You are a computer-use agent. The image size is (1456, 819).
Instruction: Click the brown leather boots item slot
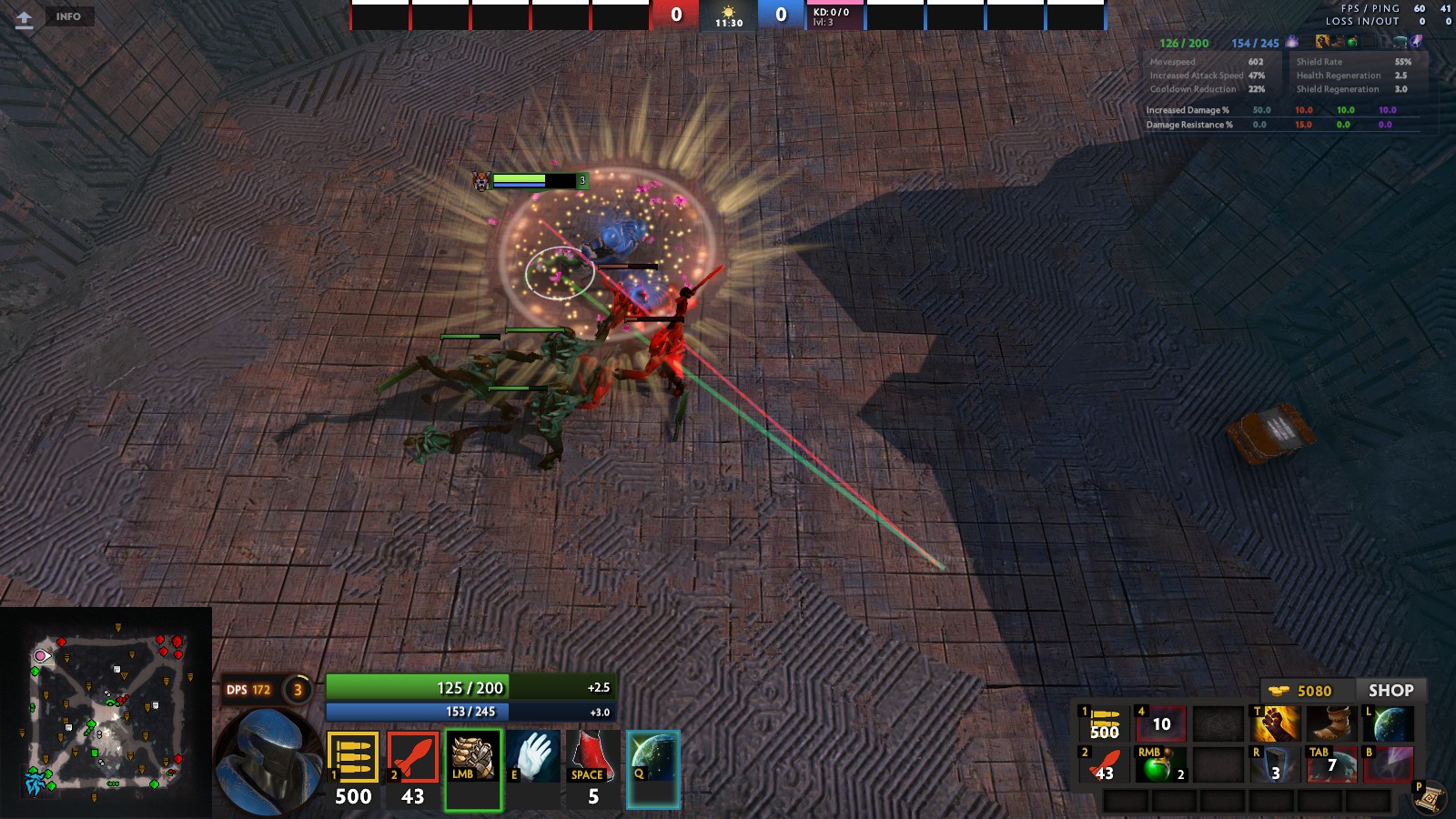(1332, 724)
